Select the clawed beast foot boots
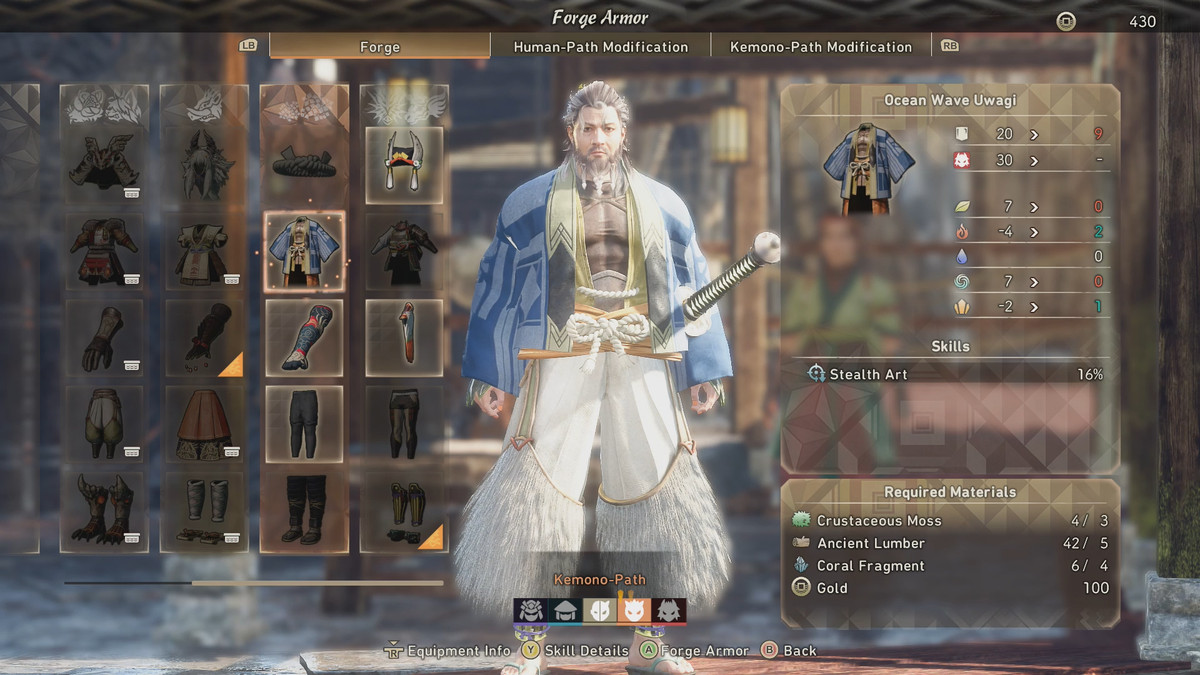Image resolution: width=1200 pixels, height=675 pixels. [104, 510]
